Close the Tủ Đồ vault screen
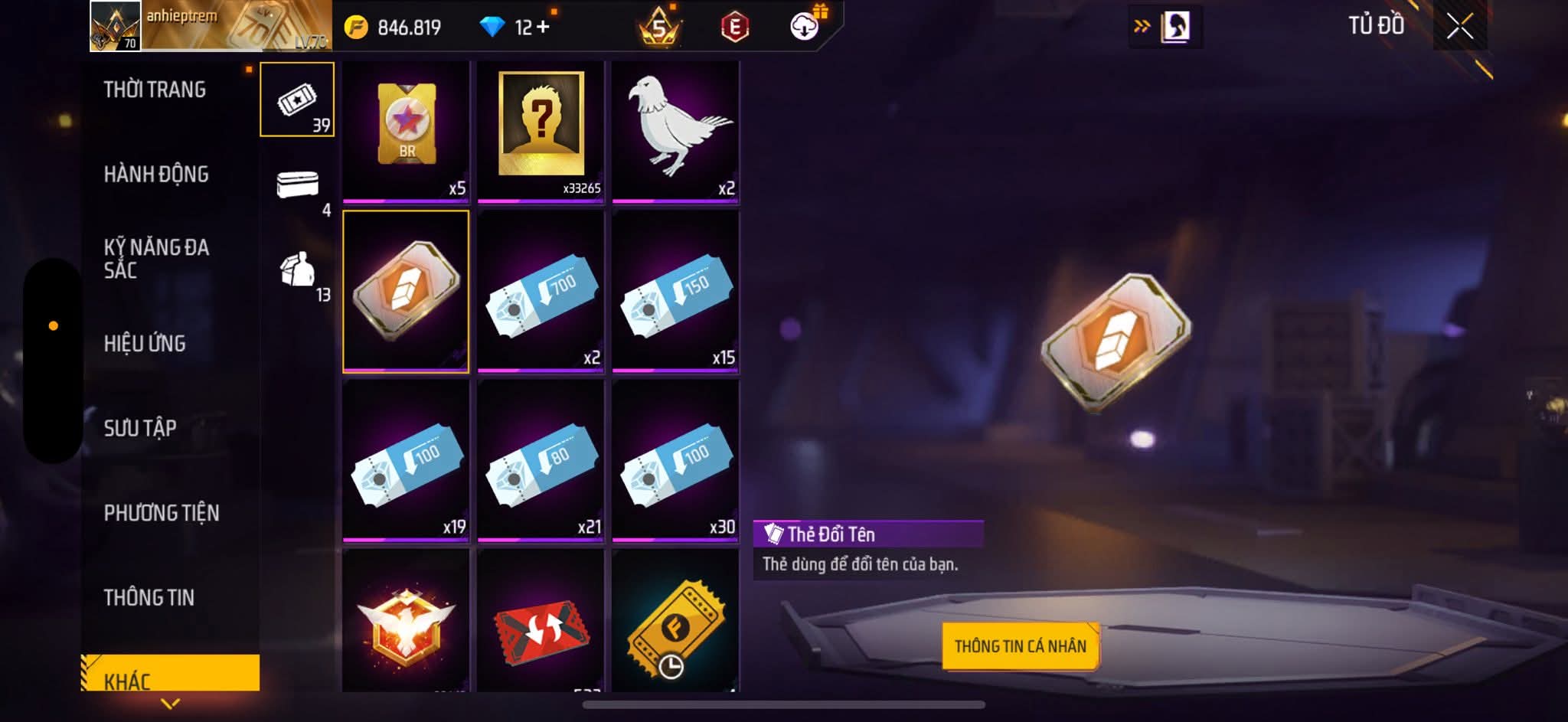The image size is (1568, 722). point(1459,28)
